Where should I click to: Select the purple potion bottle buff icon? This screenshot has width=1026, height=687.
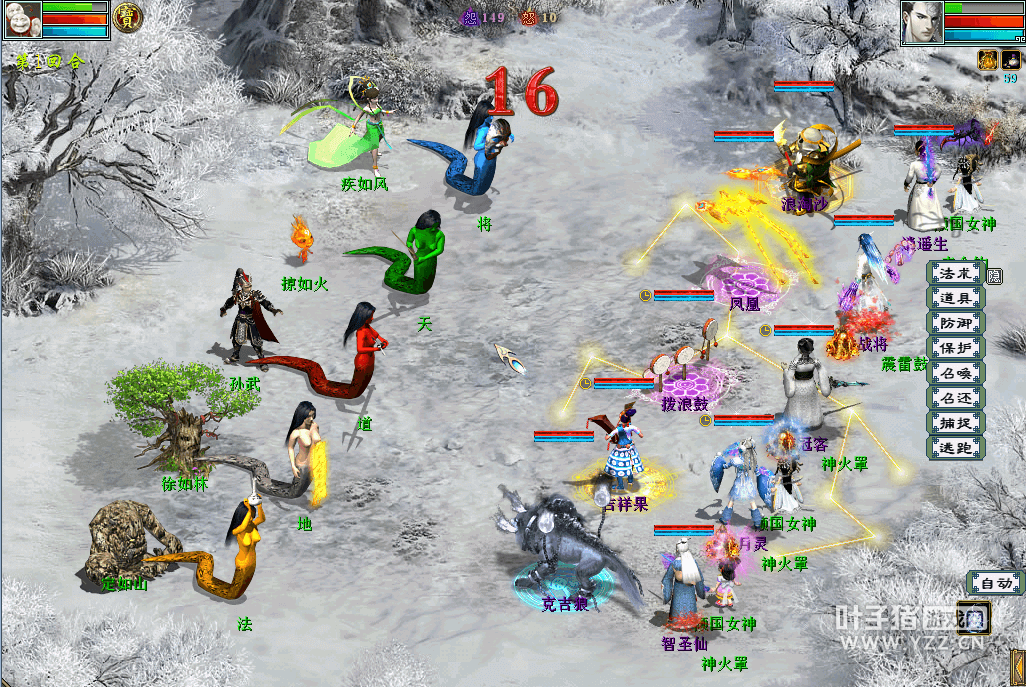pos(1010,59)
